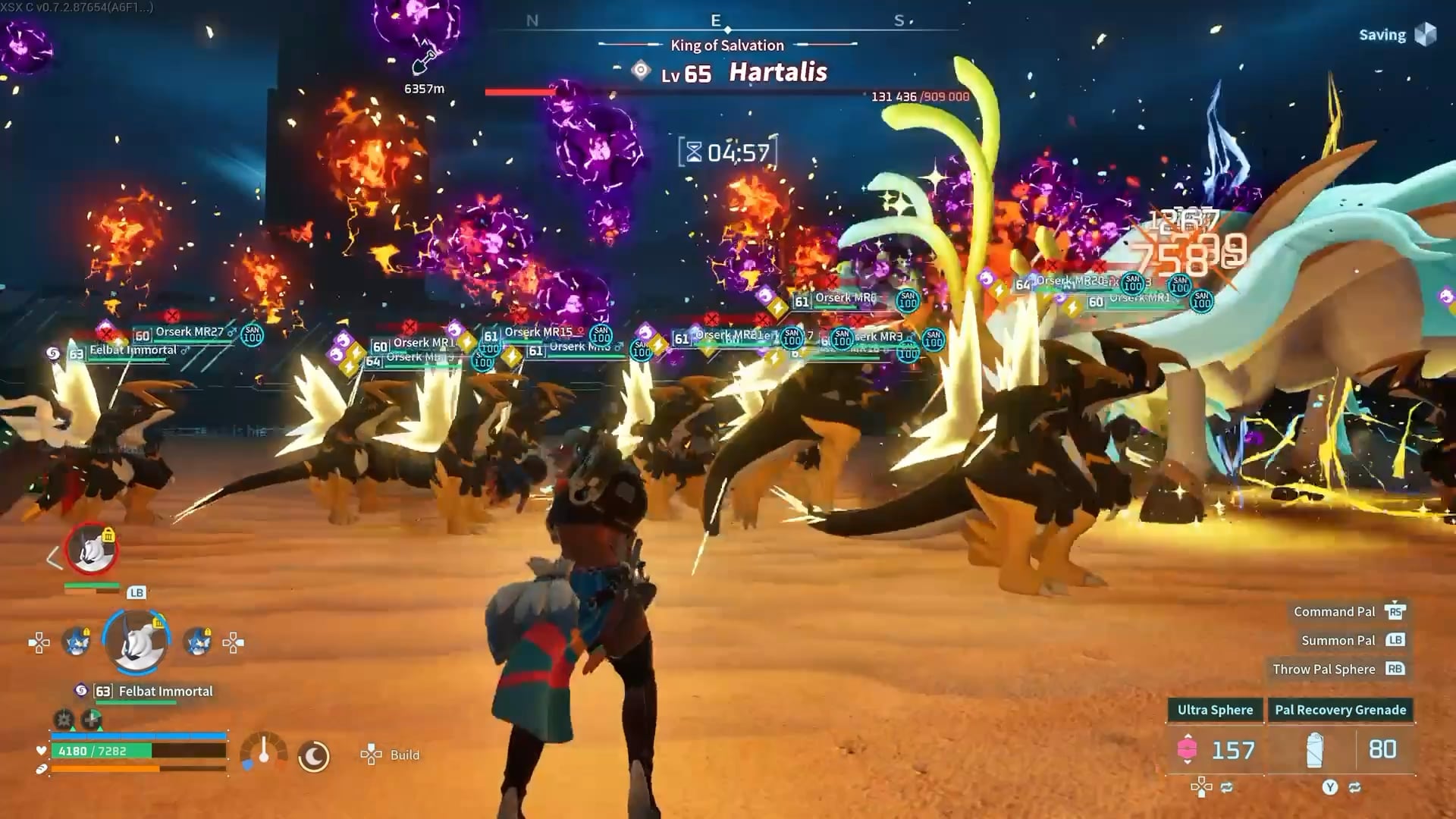This screenshot has height=819, width=1456.
Task: Select the blue-ringed active Felbat portrait
Action: [x=136, y=642]
